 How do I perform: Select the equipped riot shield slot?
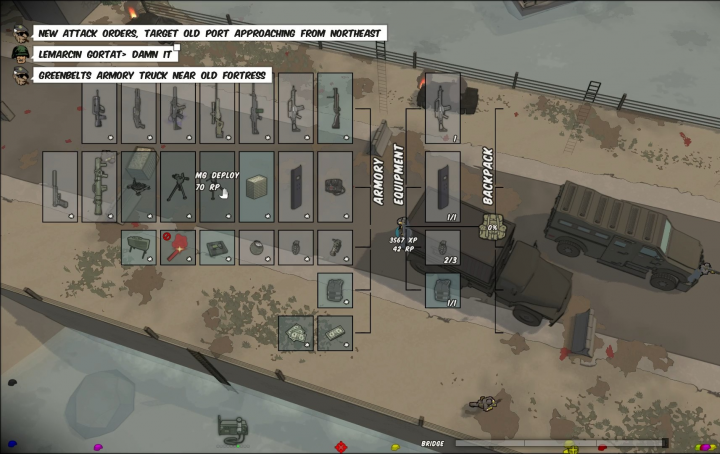(443, 187)
